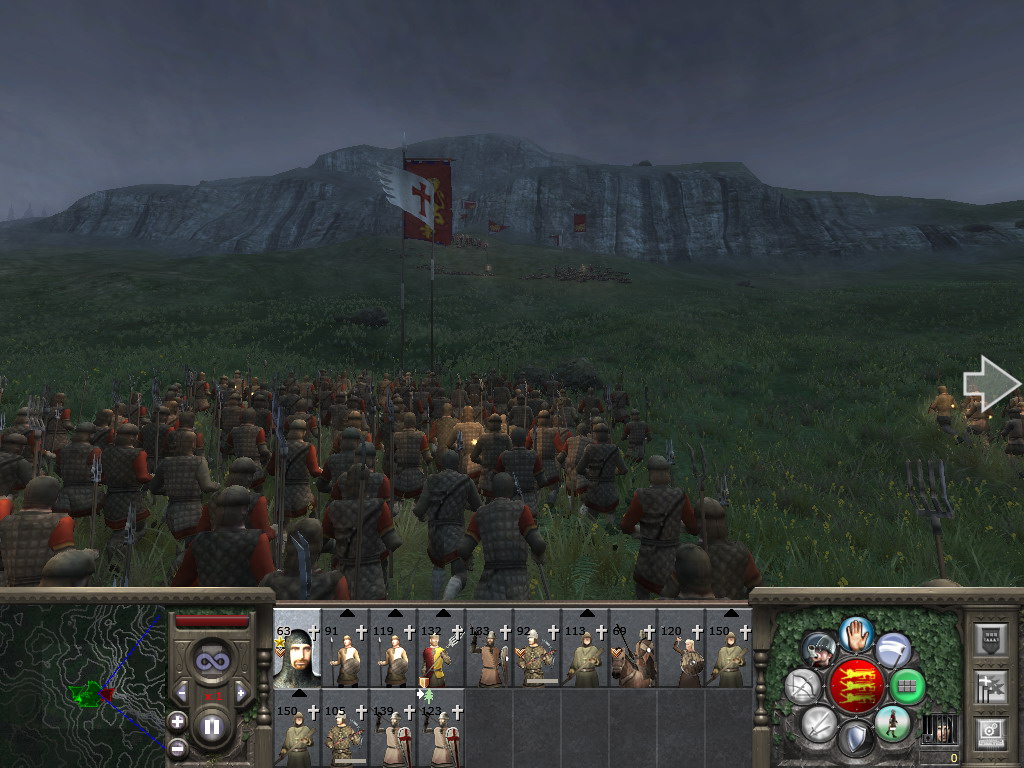Click the infinity symbol button

211,660
